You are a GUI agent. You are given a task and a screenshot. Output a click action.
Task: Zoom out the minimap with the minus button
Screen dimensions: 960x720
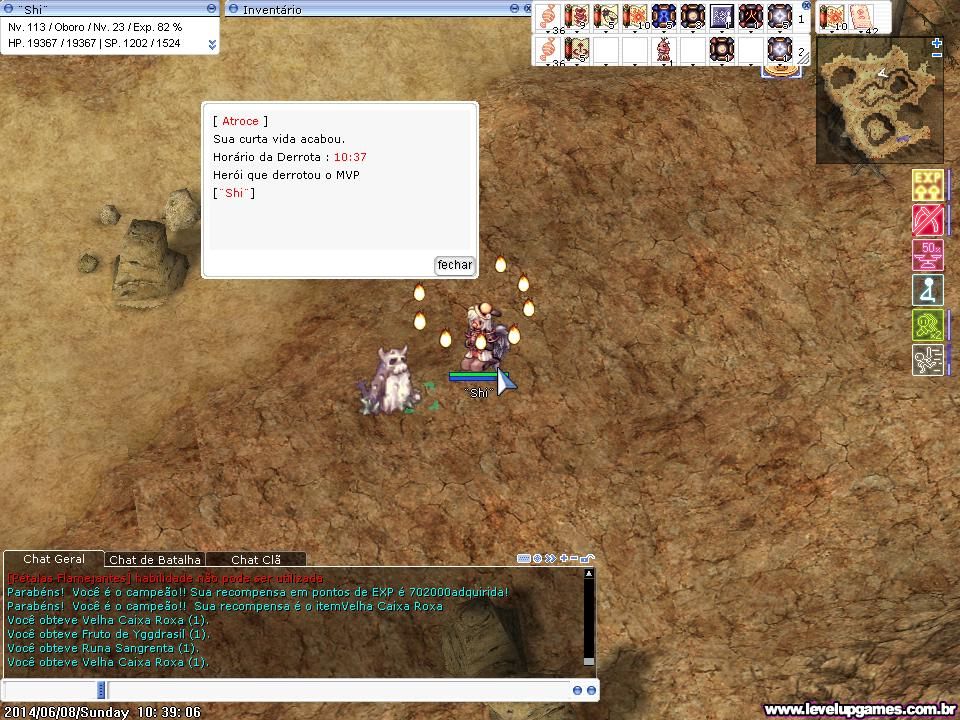[x=936, y=56]
